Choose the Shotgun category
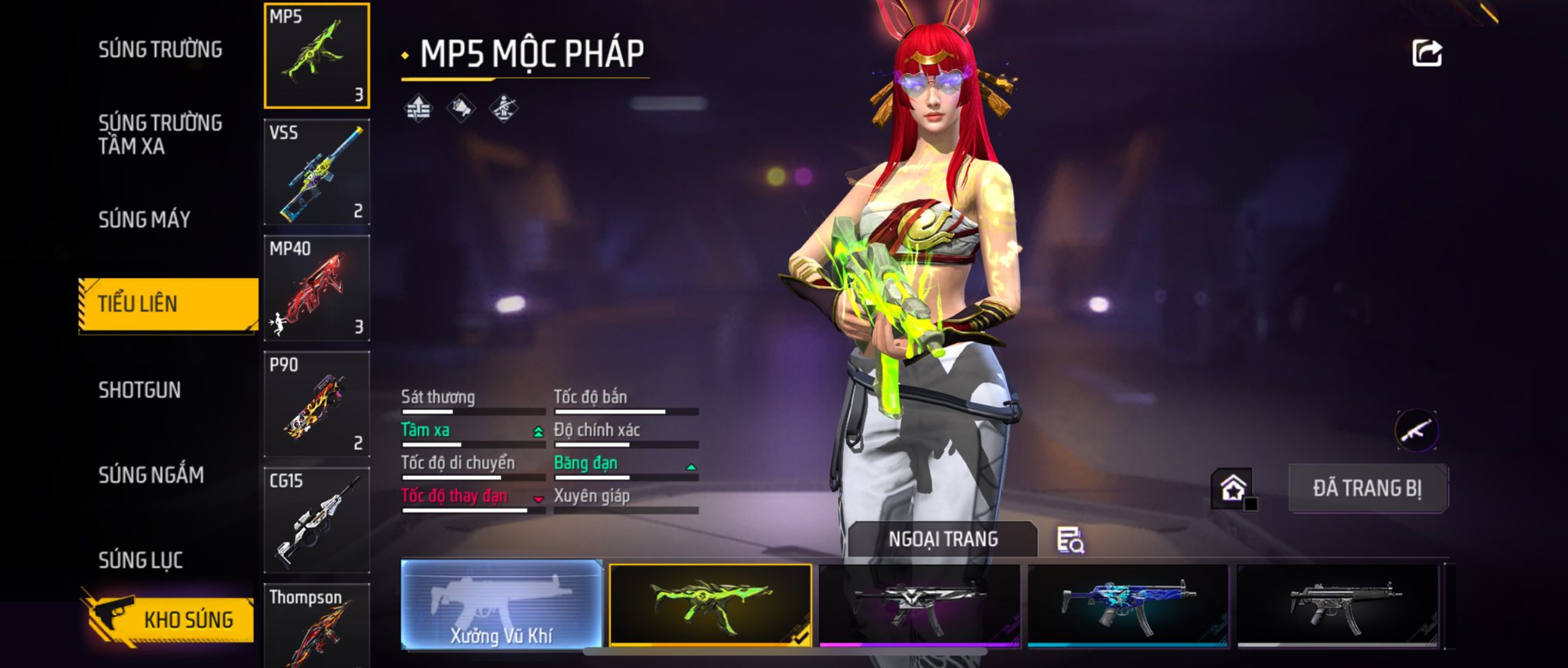Screen dimensions: 1568x668 click(139, 390)
